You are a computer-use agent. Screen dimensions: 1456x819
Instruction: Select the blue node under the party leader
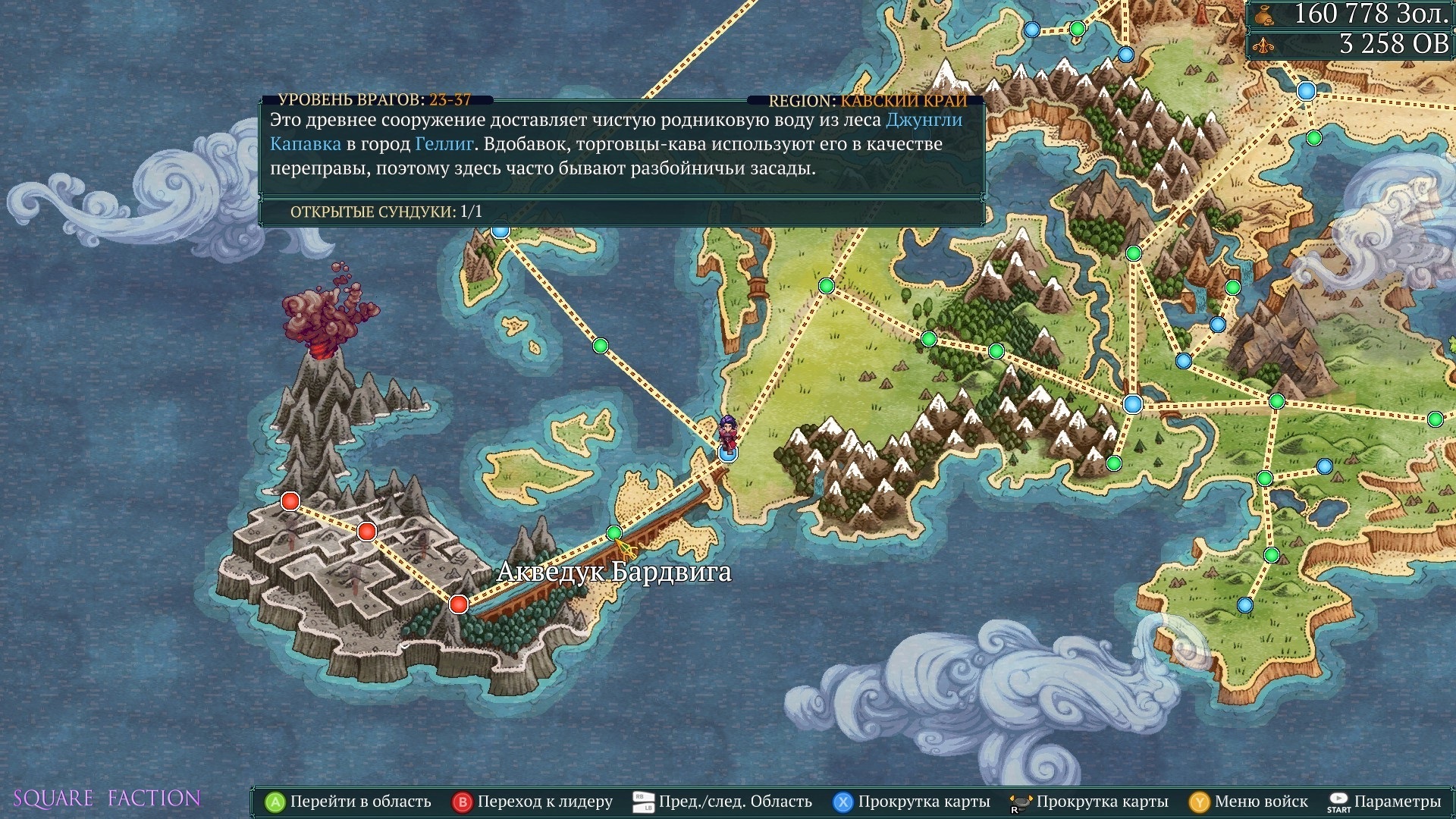[727, 453]
